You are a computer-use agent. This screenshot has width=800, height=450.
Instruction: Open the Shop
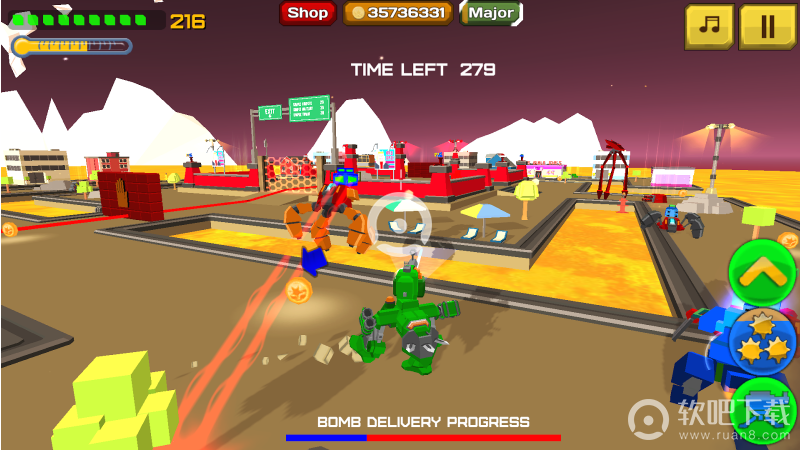(307, 13)
